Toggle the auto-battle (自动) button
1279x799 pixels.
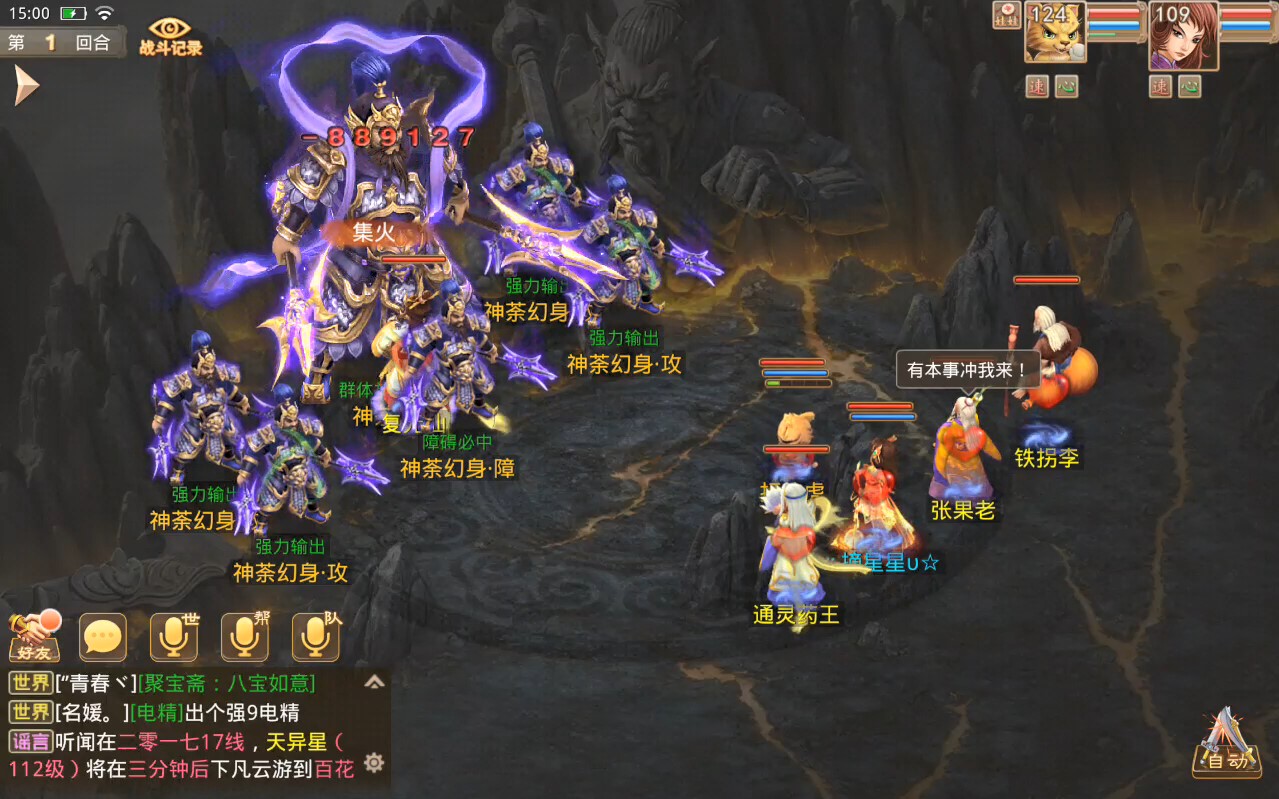tap(1226, 745)
